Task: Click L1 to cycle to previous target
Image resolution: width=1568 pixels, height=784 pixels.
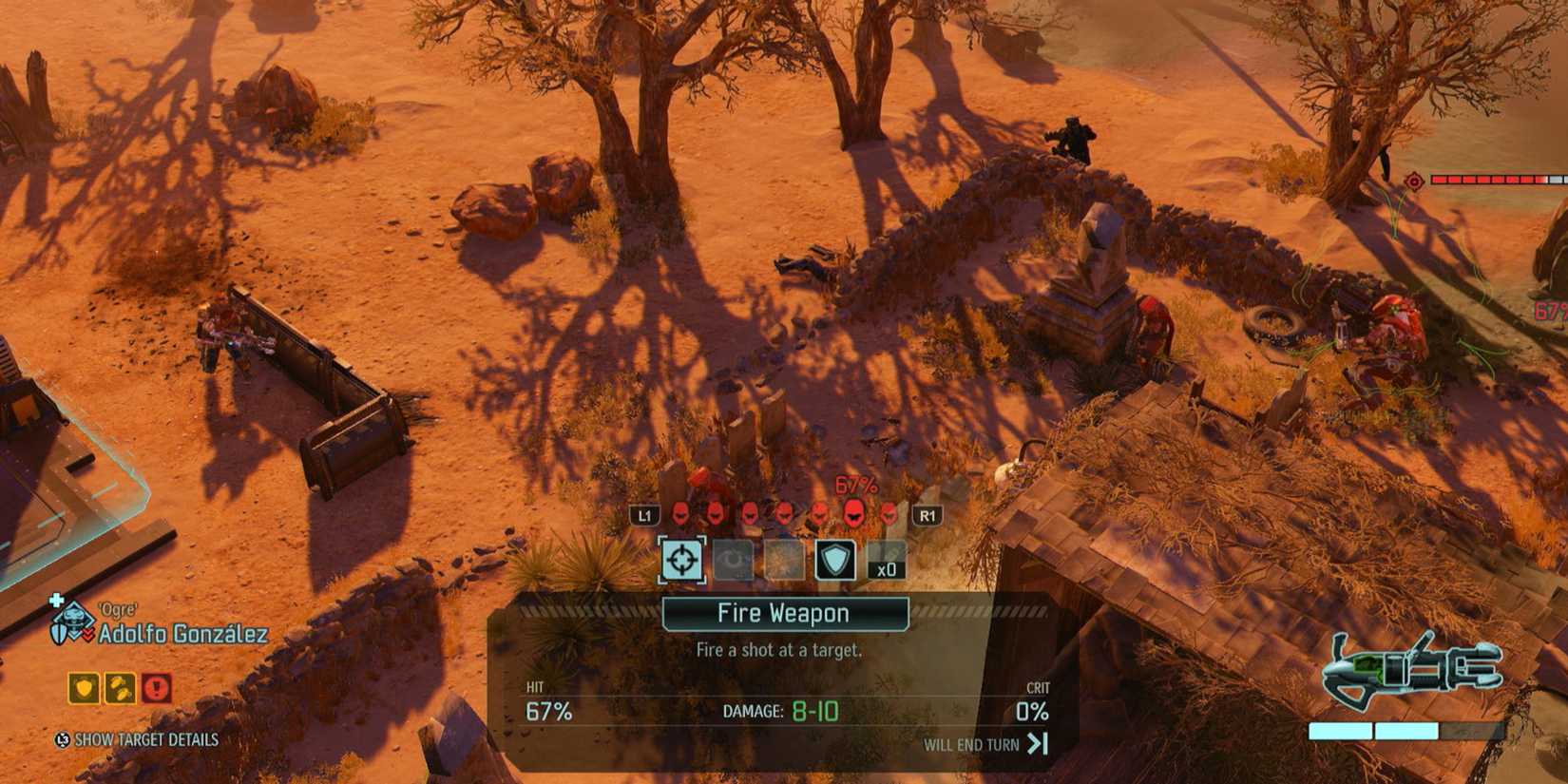Action: [646, 514]
